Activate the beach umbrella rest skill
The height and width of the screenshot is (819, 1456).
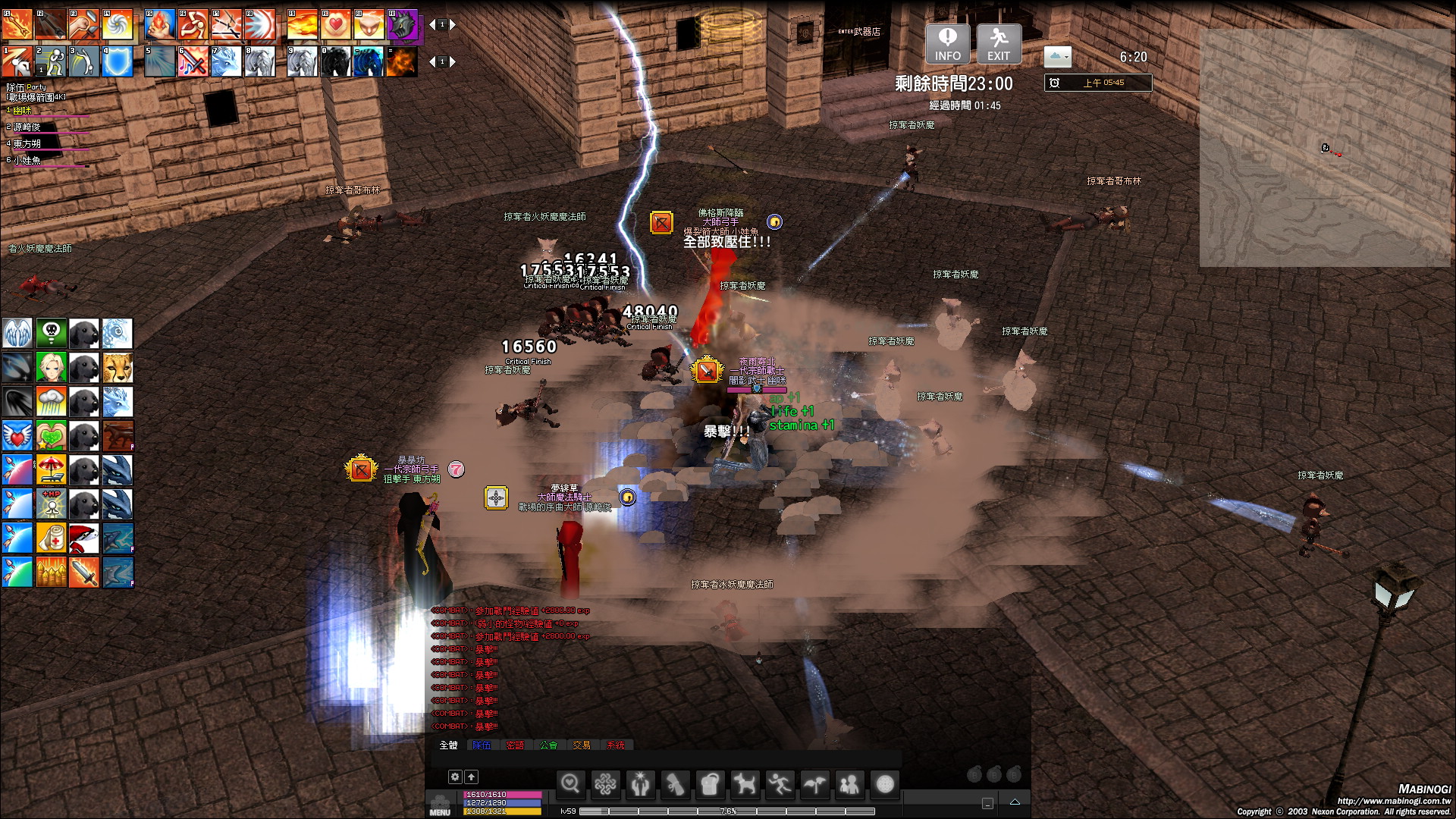[x=51, y=470]
